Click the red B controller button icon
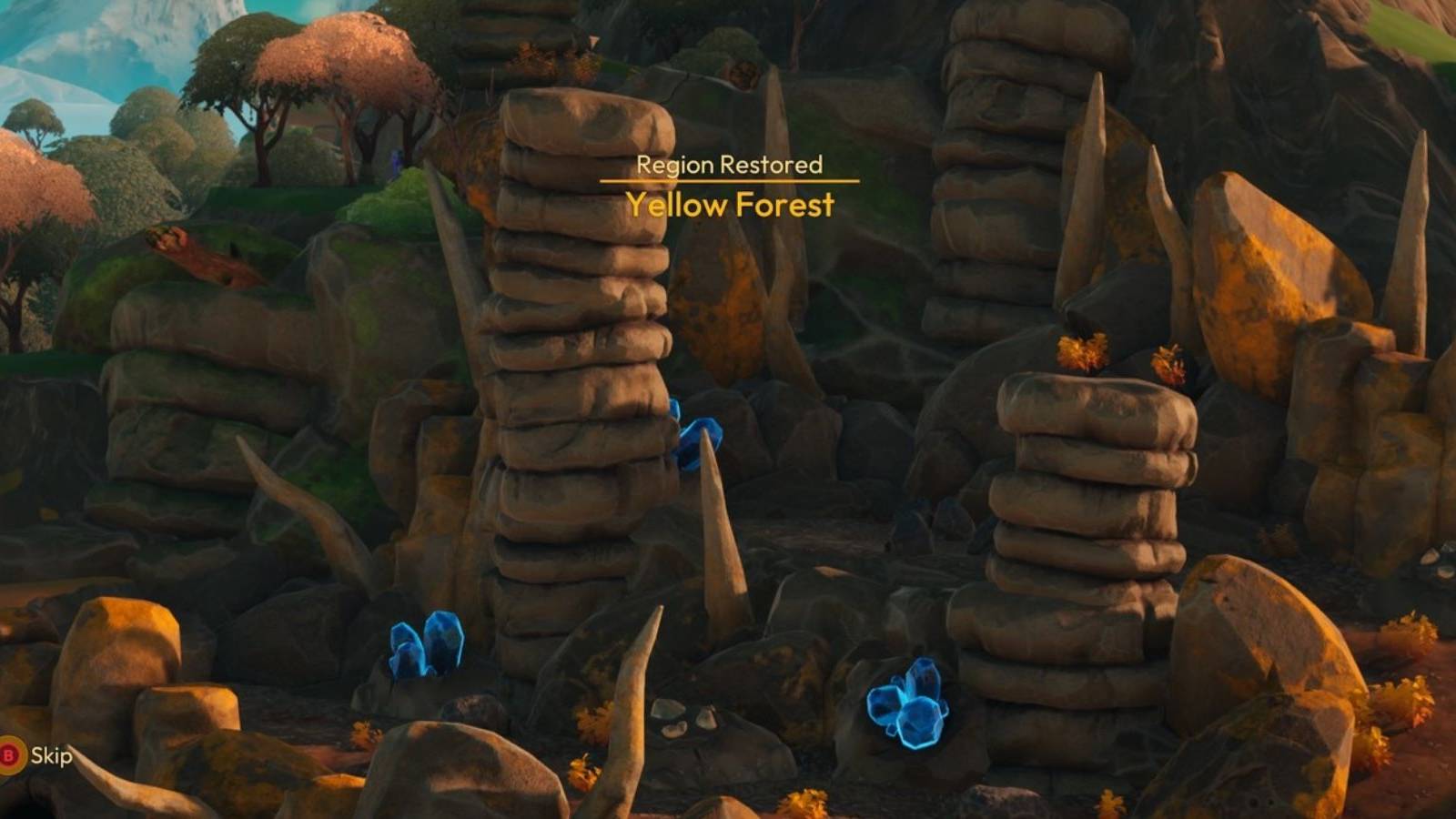1456x819 pixels. coord(9,753)
